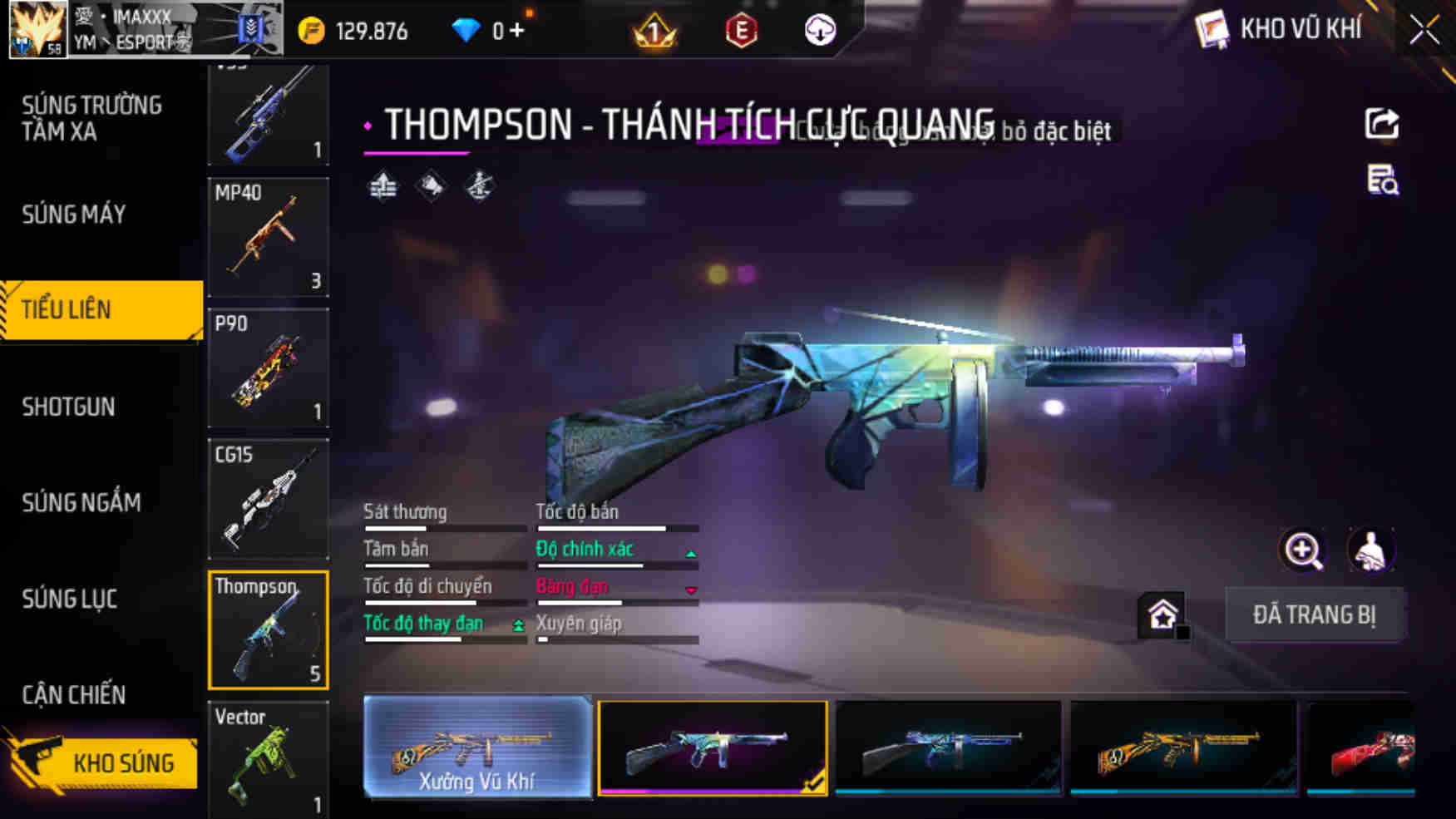
Task: Switch to the SHOTGUN category
Action: click(69, 407)
